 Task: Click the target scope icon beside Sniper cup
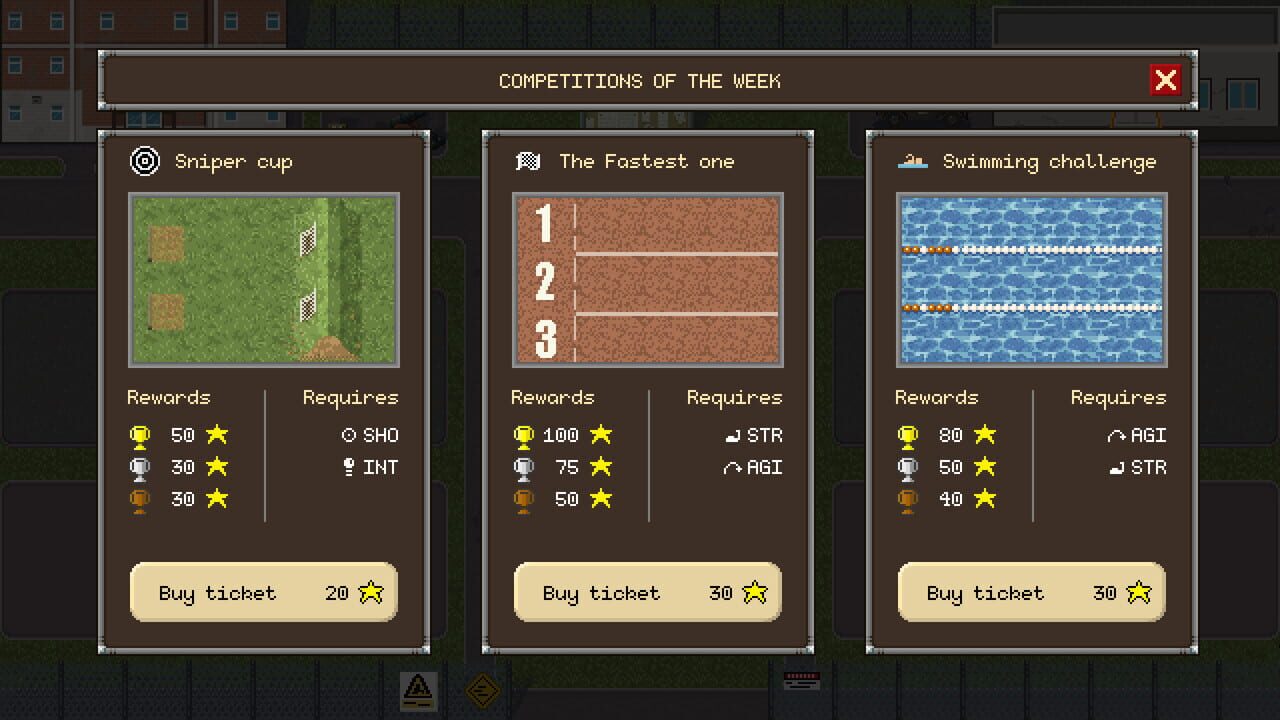pos(144,161)
